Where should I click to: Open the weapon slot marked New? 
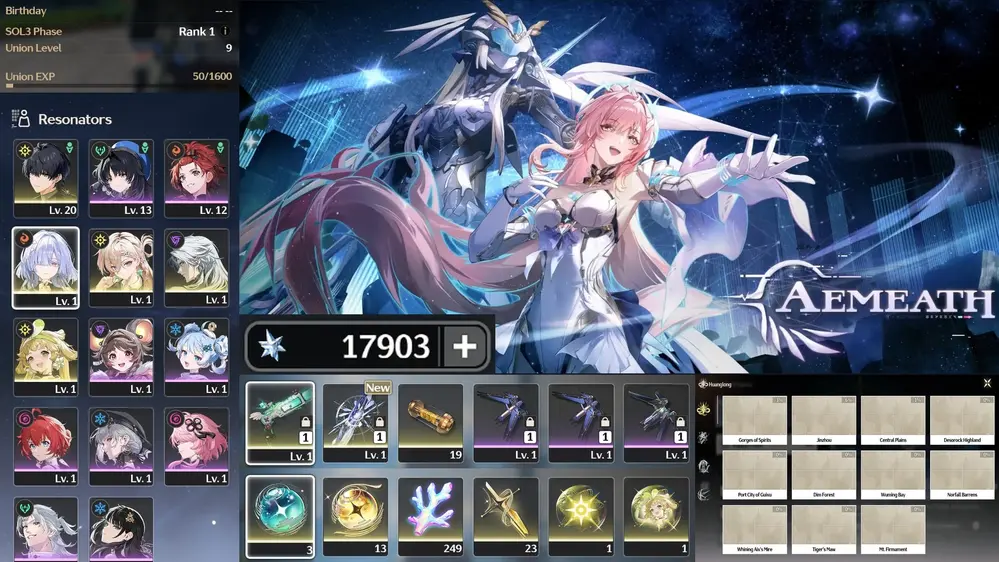pos(355,422)
